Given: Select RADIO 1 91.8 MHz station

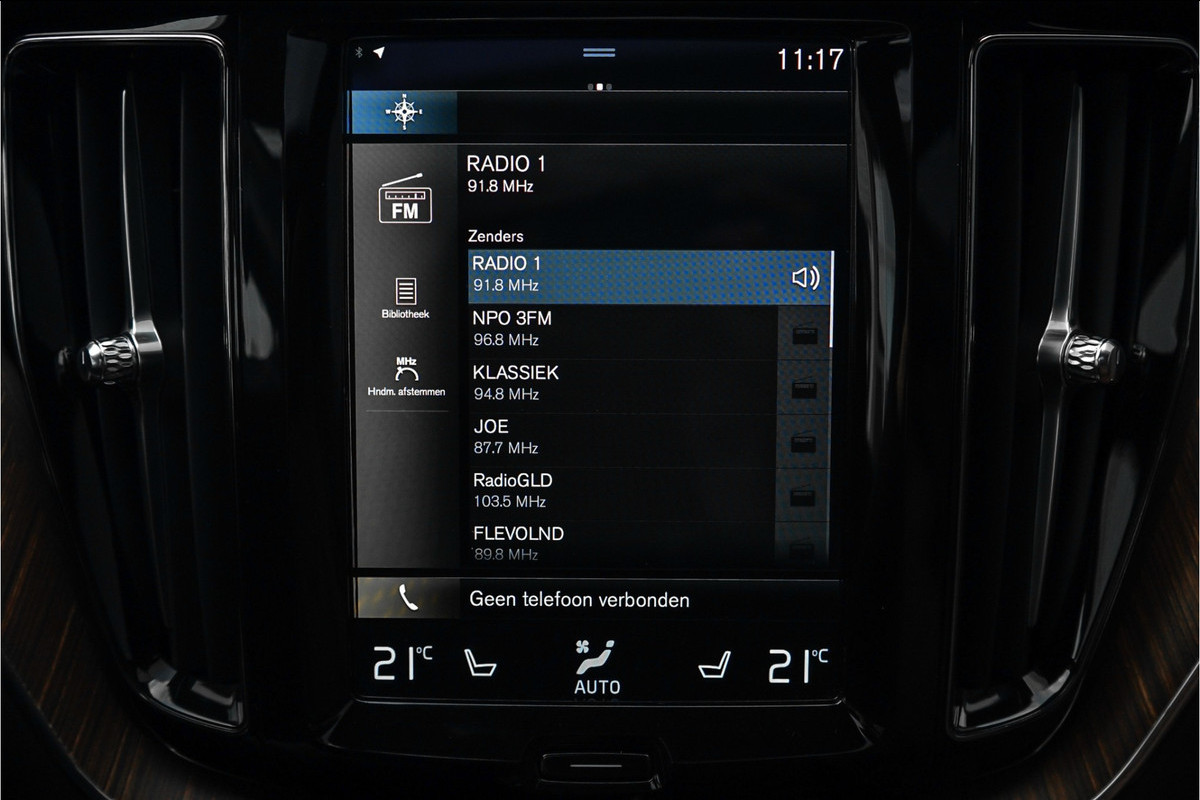Looking at the screenshot, I should point(620,276).
